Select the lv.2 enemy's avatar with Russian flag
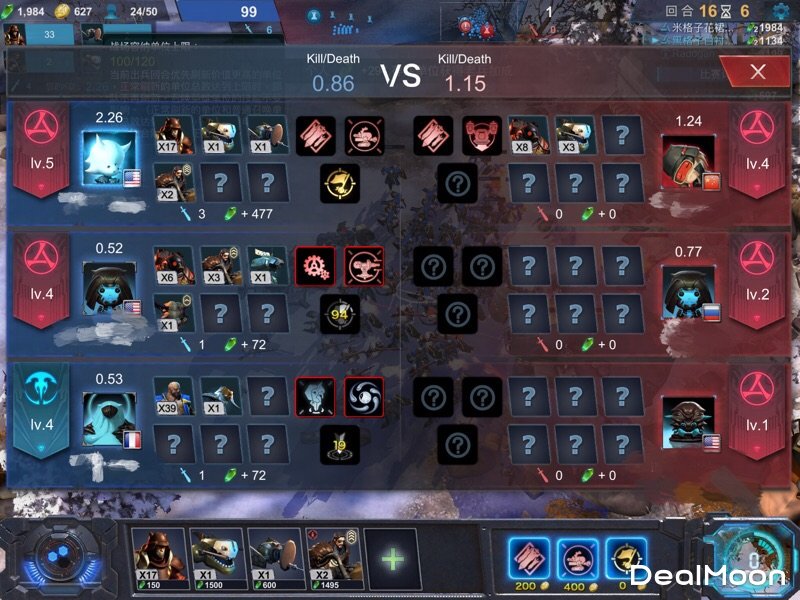Image resolution: width=800 pixels, height=600 pixels. (x=688, y=292)
